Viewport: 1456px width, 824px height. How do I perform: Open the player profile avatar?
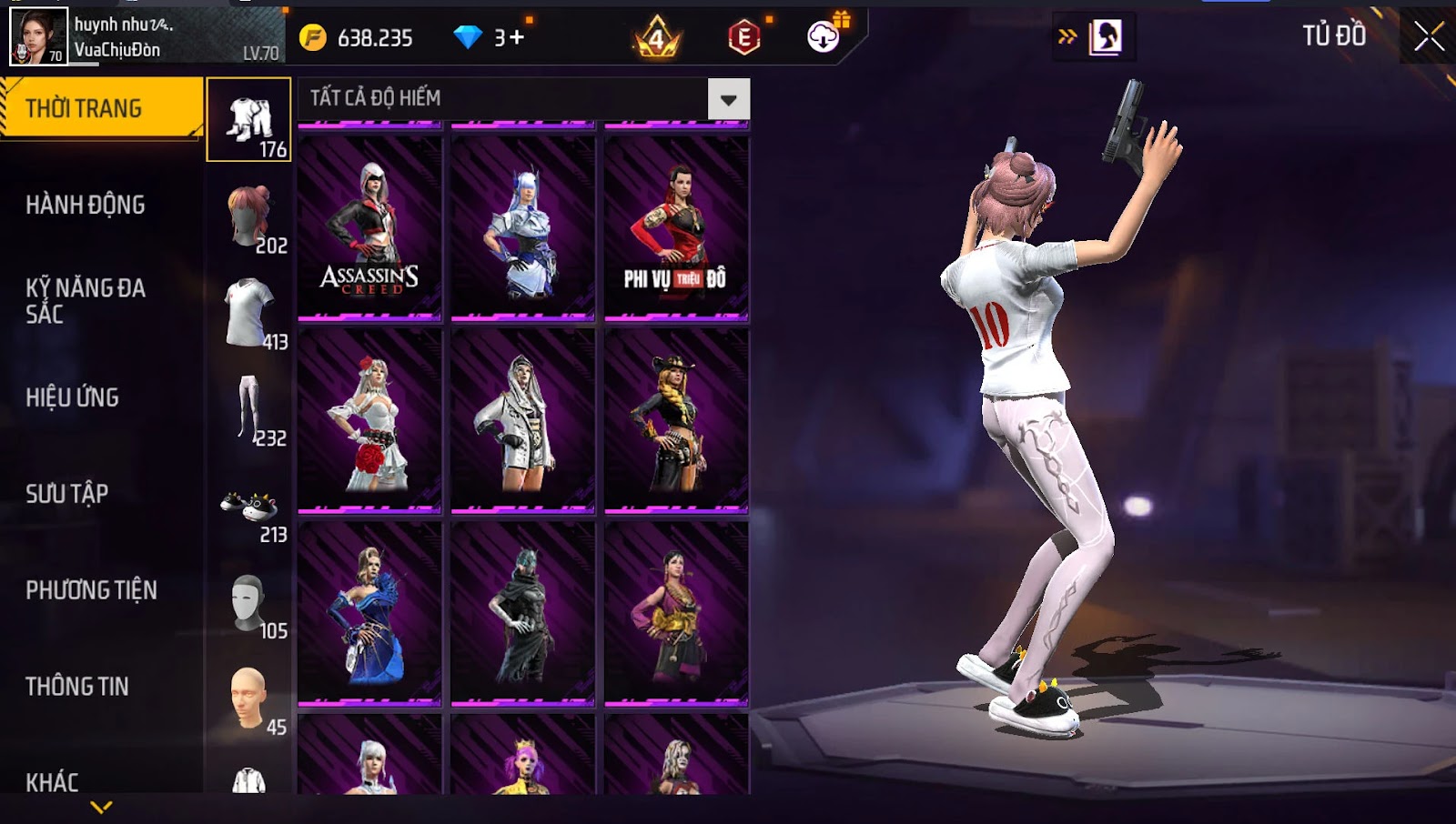(38, 36)
